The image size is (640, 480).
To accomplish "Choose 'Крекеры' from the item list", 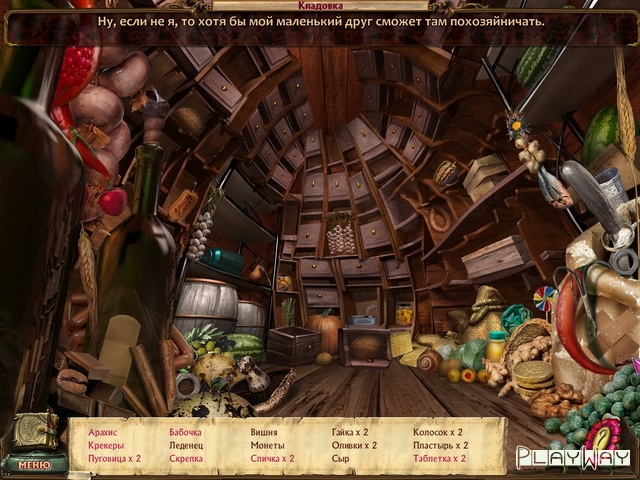I will pyautogui.click(x=106, y=445).
